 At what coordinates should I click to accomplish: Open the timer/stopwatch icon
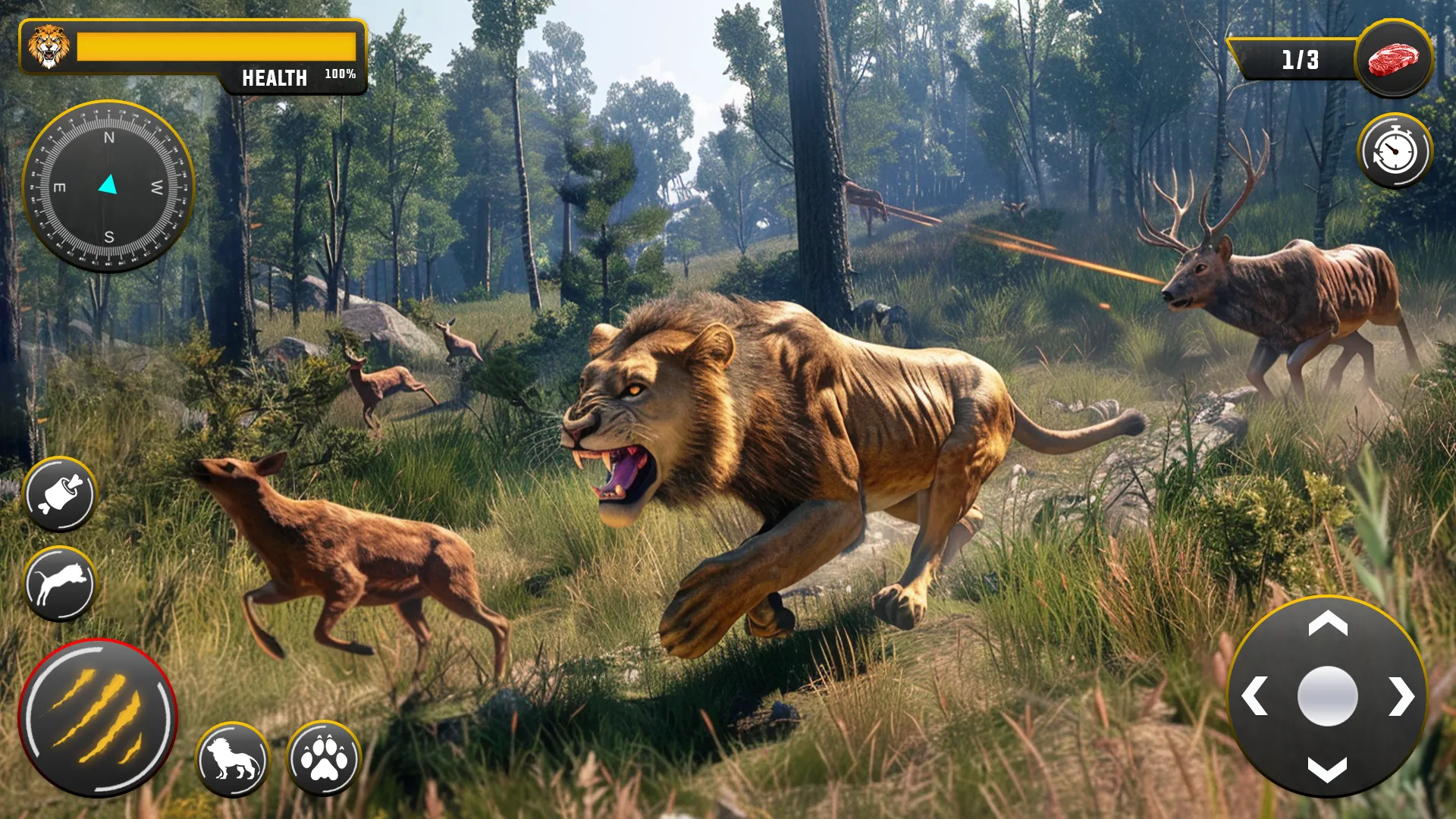point(1394,150)
